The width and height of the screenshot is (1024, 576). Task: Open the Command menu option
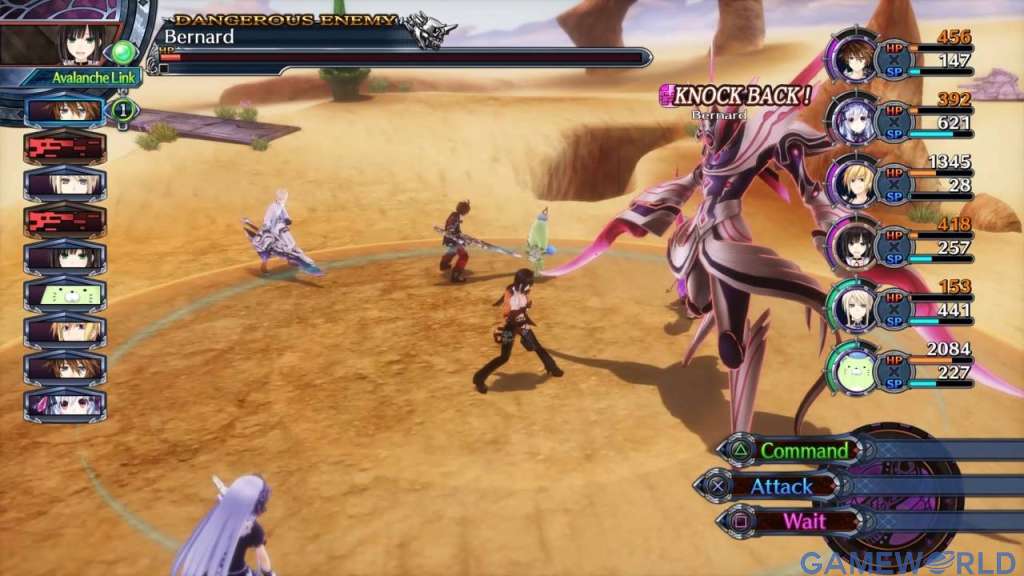pyautogui.click(x=805, y=451)
